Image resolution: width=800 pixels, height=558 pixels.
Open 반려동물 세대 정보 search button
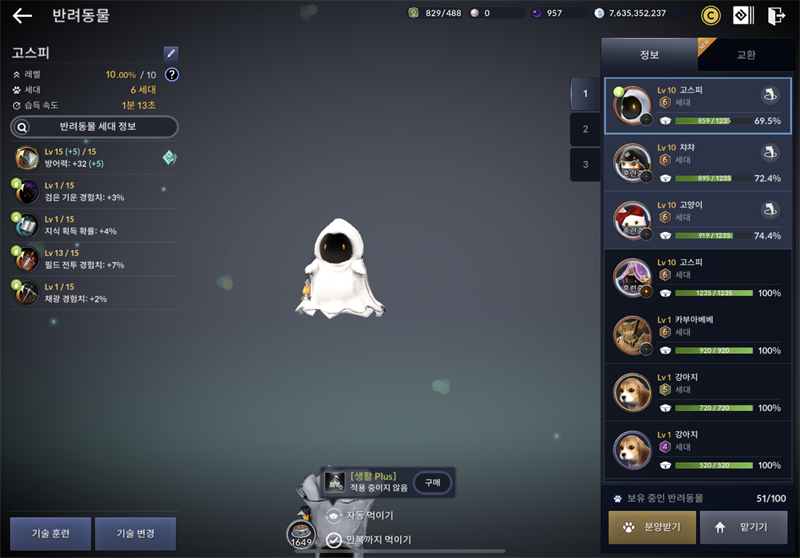(x=94, y=127)
